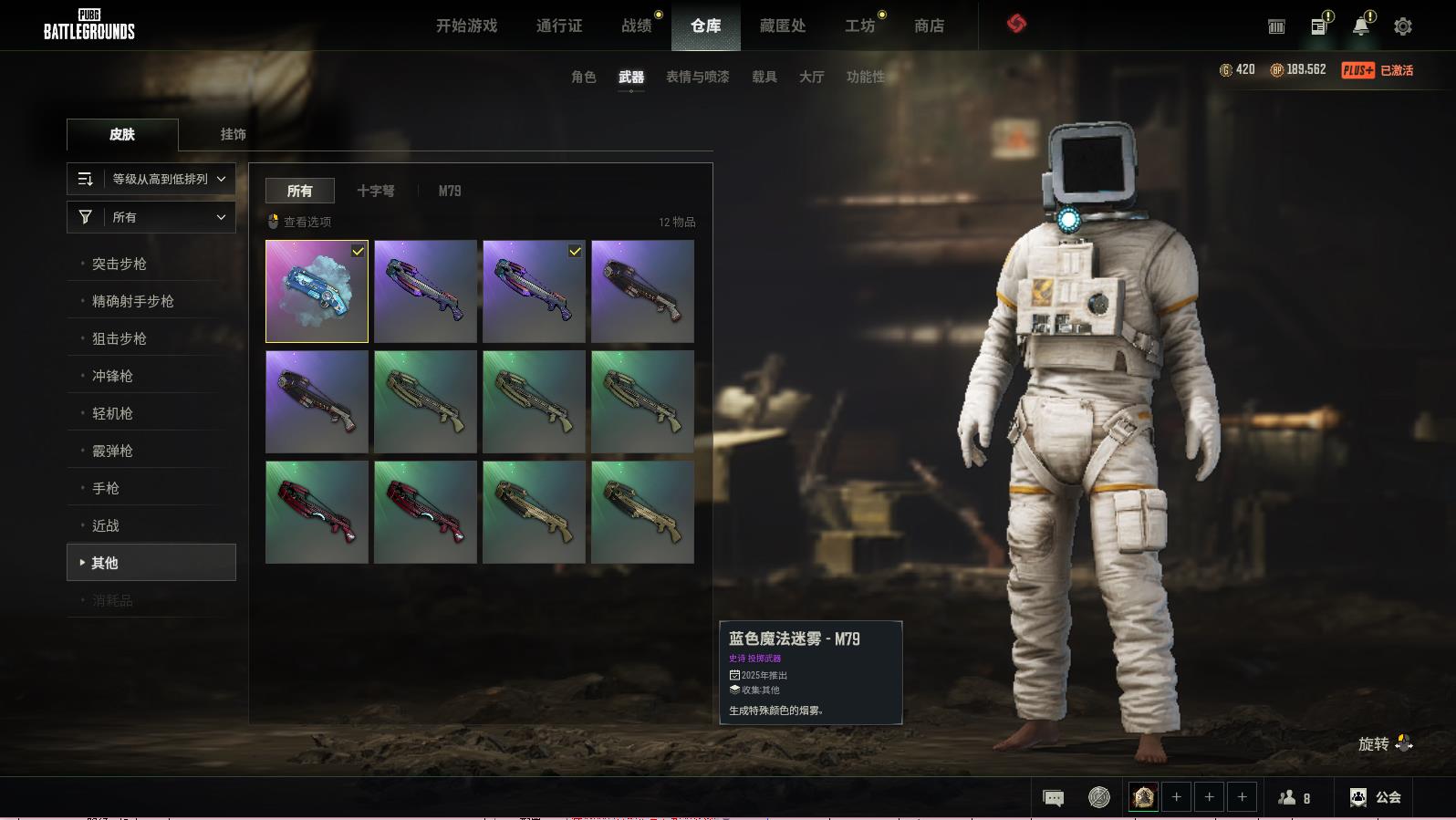Open the settings gear icon

click(1402, 26)
